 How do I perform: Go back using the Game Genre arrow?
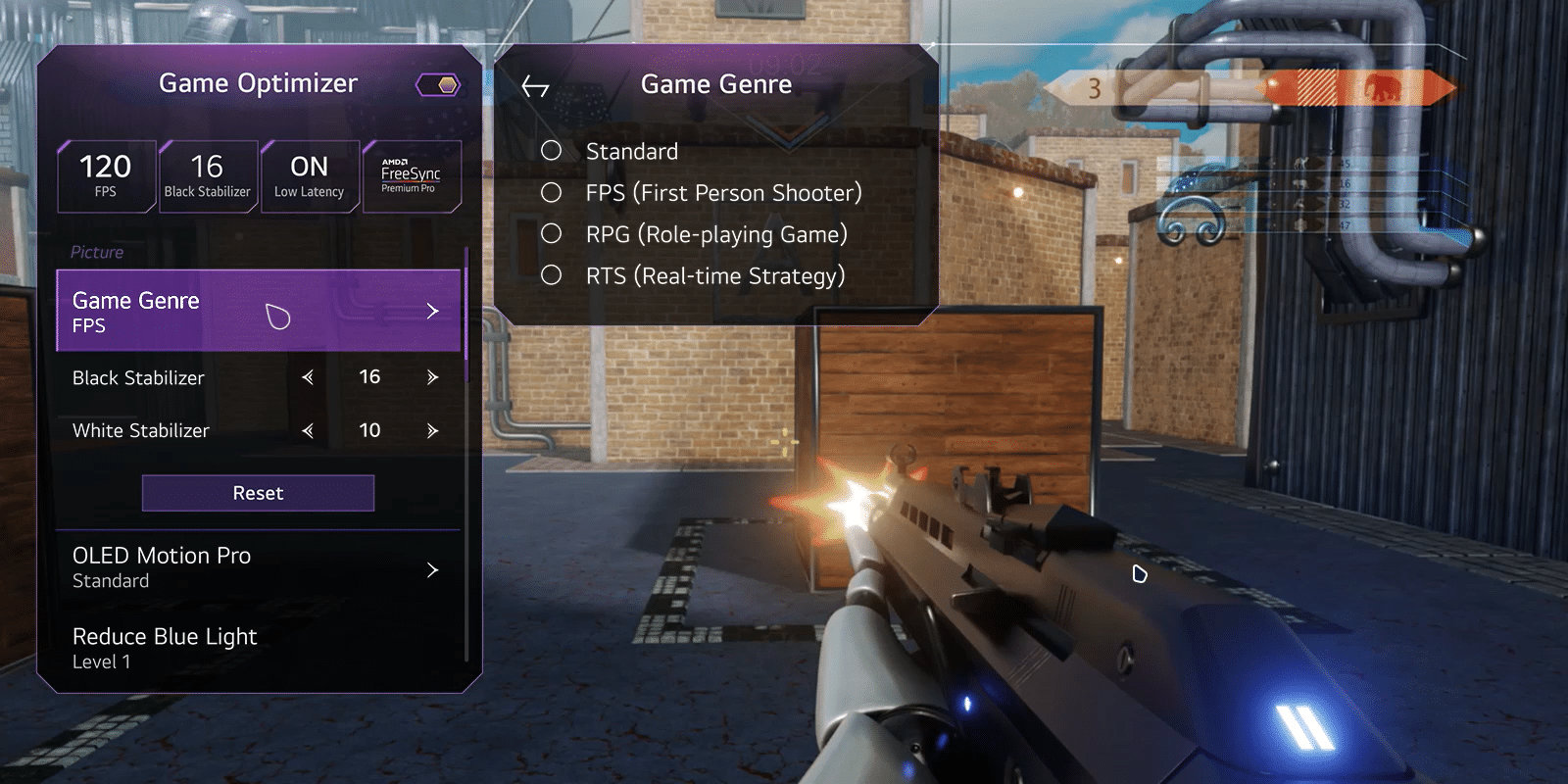(x=535, y=86)
